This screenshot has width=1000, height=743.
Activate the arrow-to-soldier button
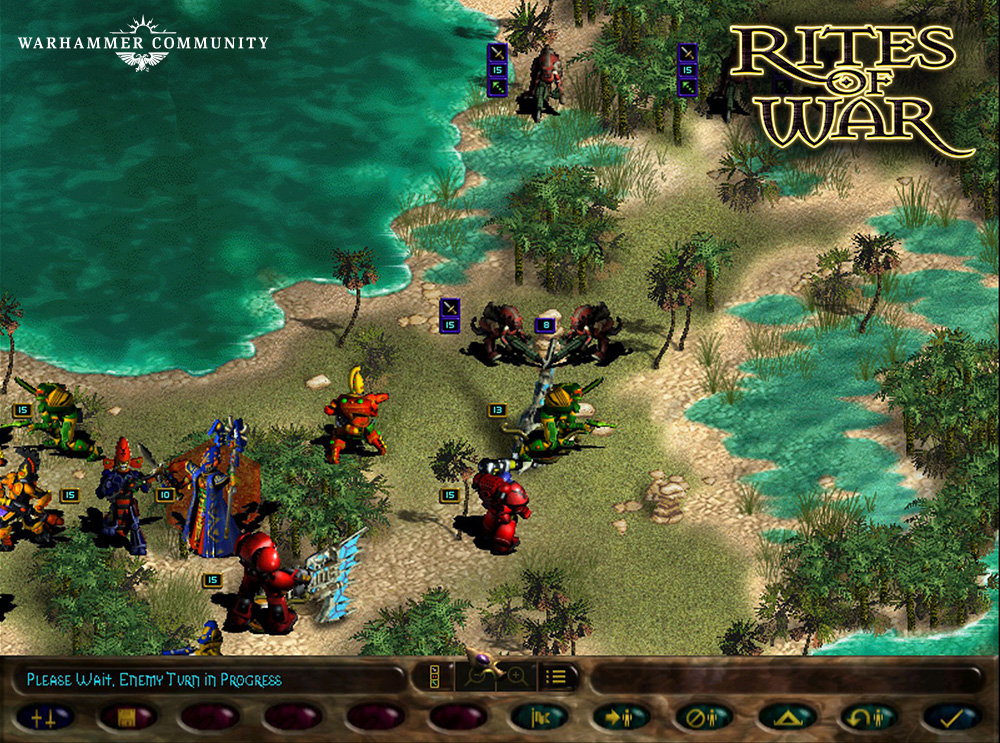point(620,716)
